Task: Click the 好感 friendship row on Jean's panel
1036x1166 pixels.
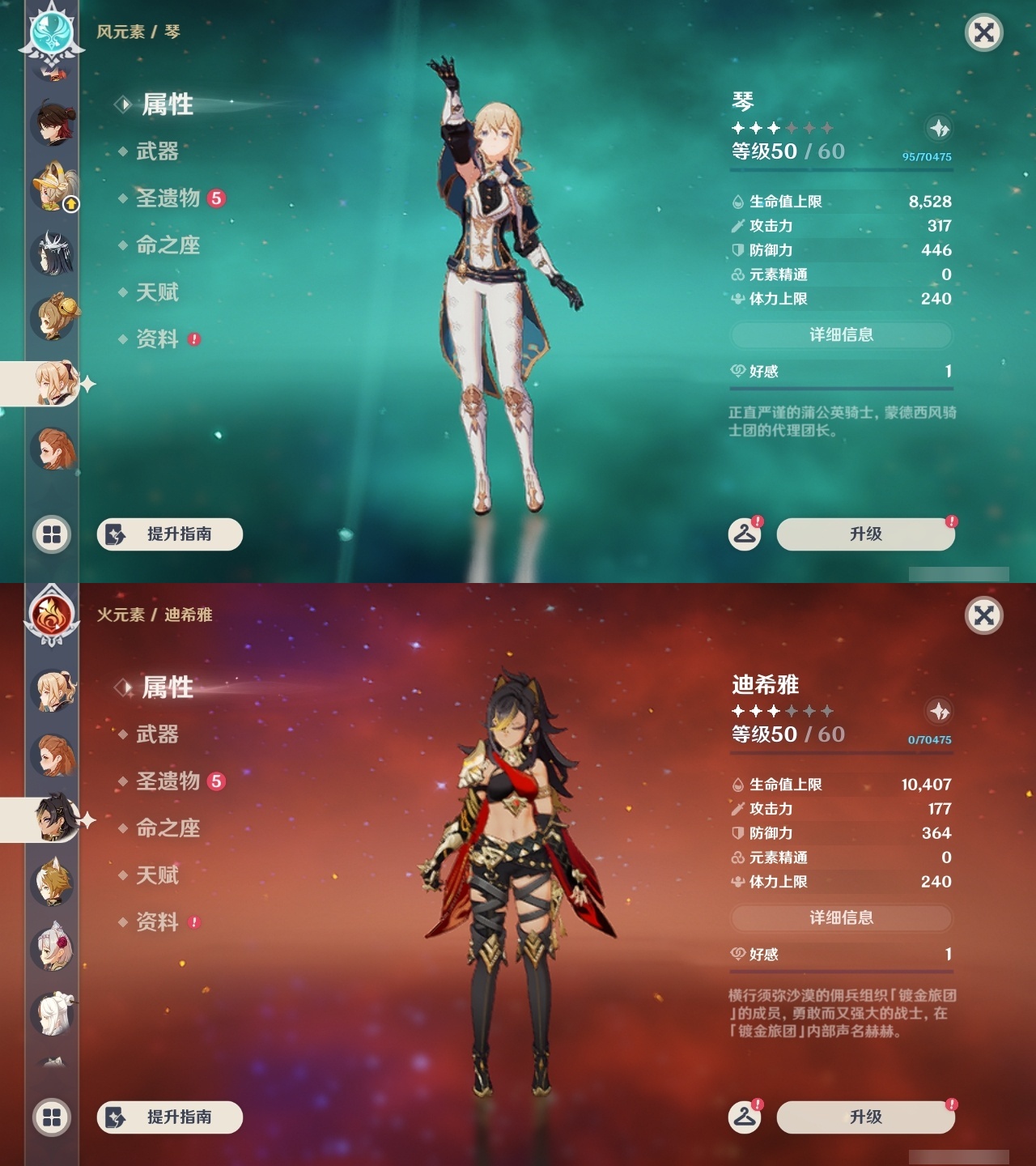Action: (842, 372)
